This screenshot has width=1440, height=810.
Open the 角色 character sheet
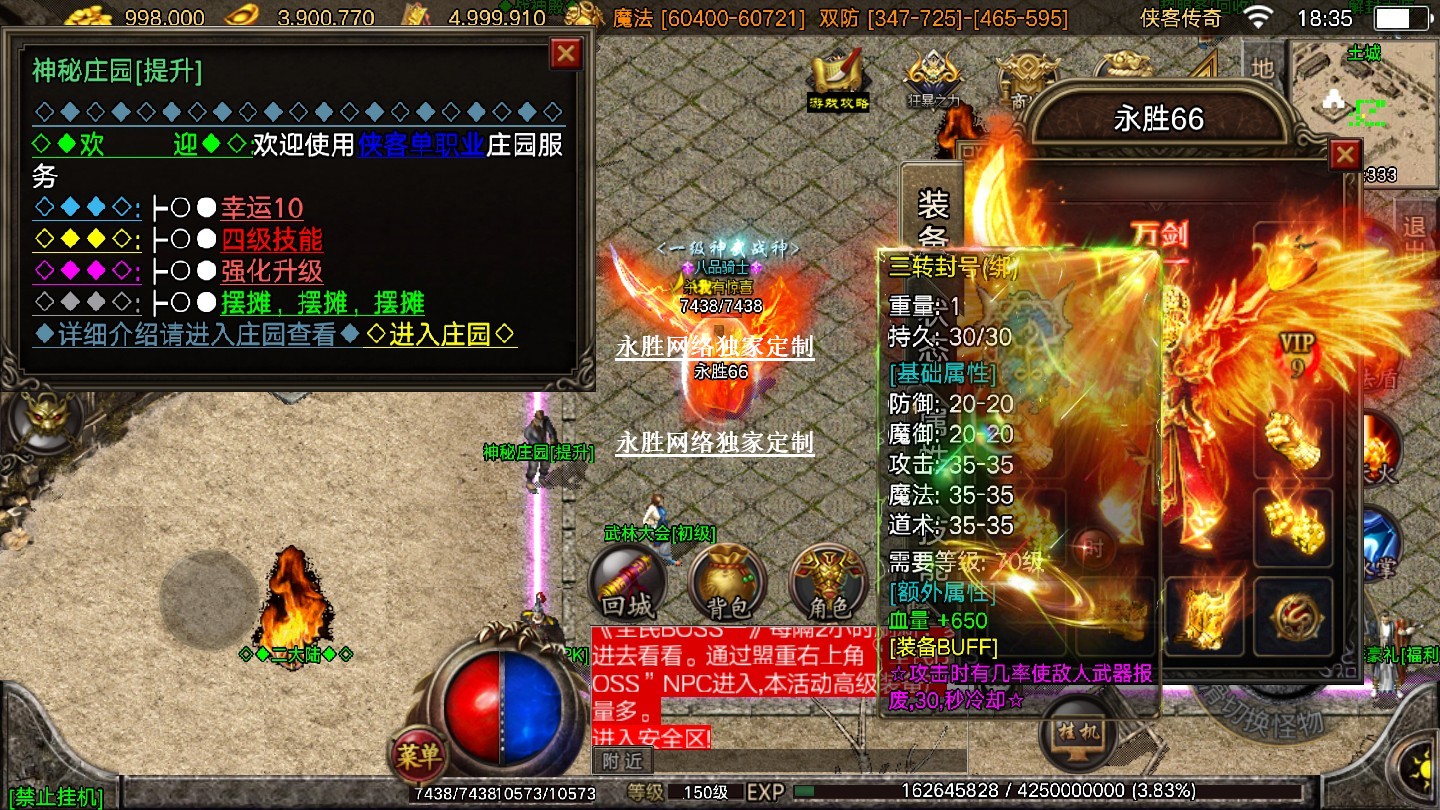pos(827,582)
